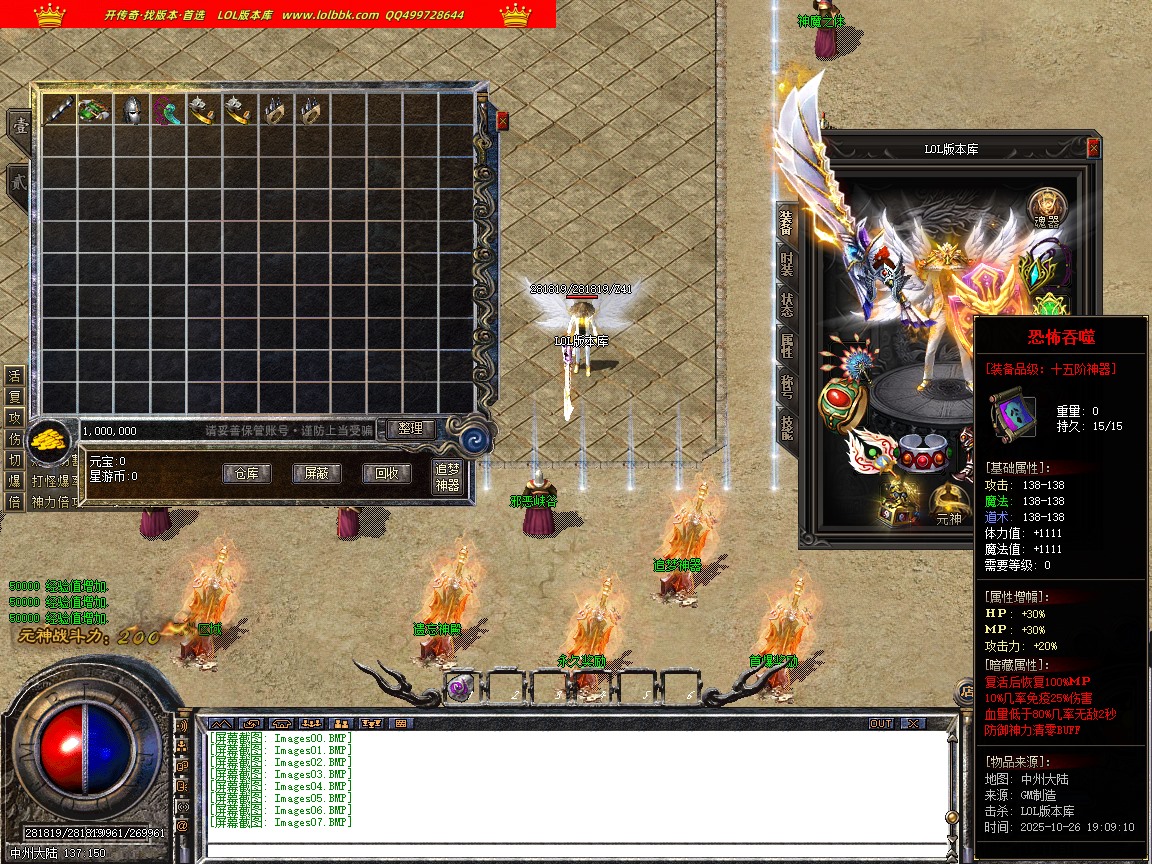1152x864 pixels.
Task: Switch to the 时装 fashion tab
Action: click(x=787, y=263)
